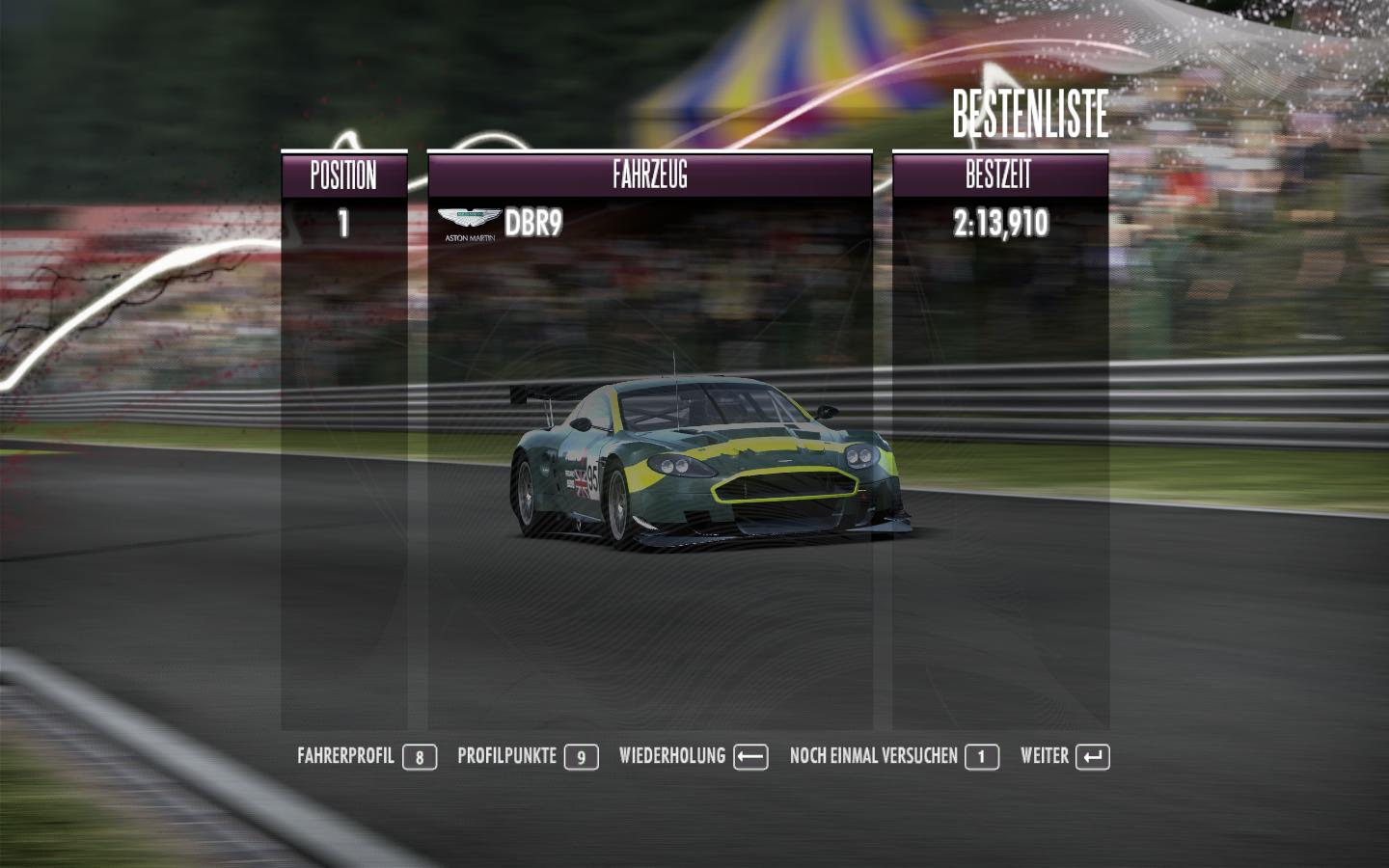Image resolution: width=1389 pixels, height=868 pixels.
Task: Choose Noch einmal versuchen to retry
Action: 893,756
